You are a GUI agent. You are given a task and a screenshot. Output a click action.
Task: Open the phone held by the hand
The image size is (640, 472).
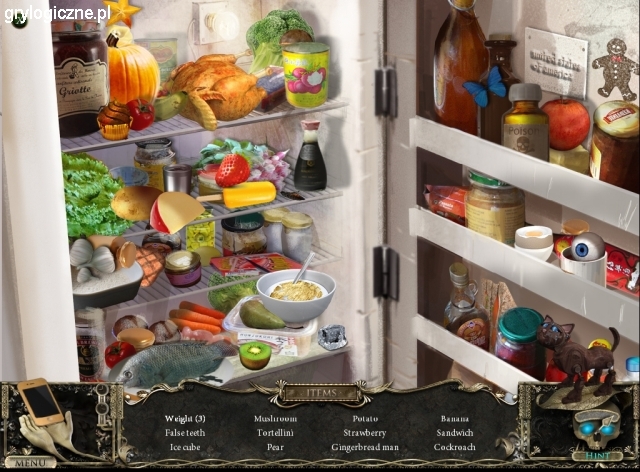coord(42,400)
